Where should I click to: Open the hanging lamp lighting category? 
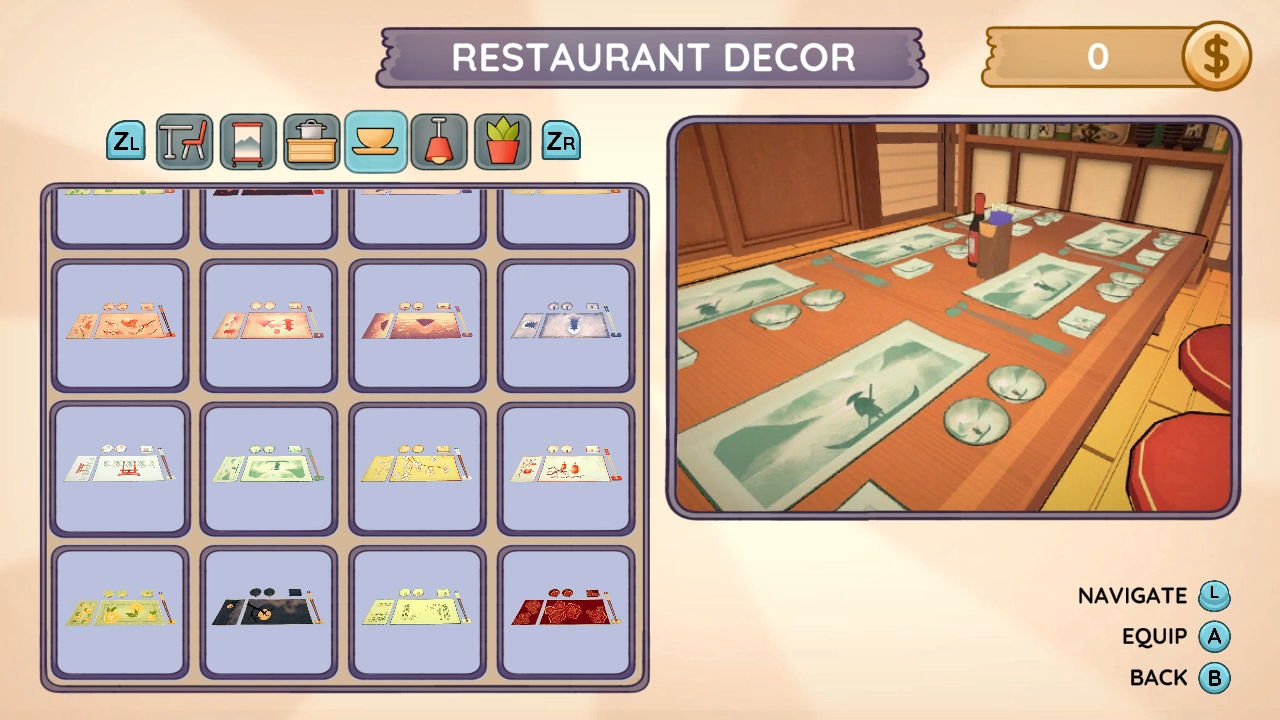pyautogui.click(x=439, y=141)
